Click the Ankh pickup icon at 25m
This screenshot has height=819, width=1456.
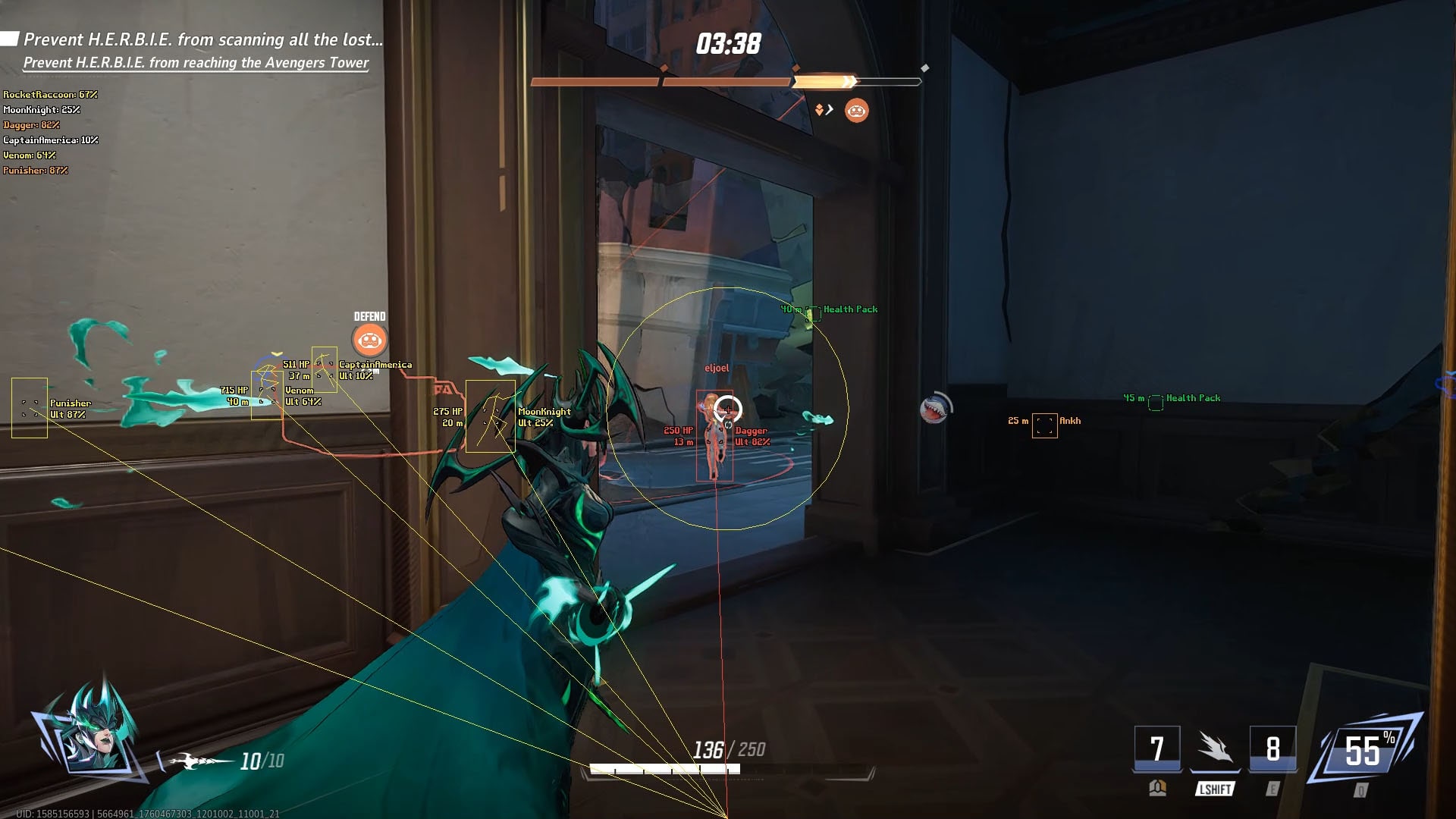(1044, 425)
